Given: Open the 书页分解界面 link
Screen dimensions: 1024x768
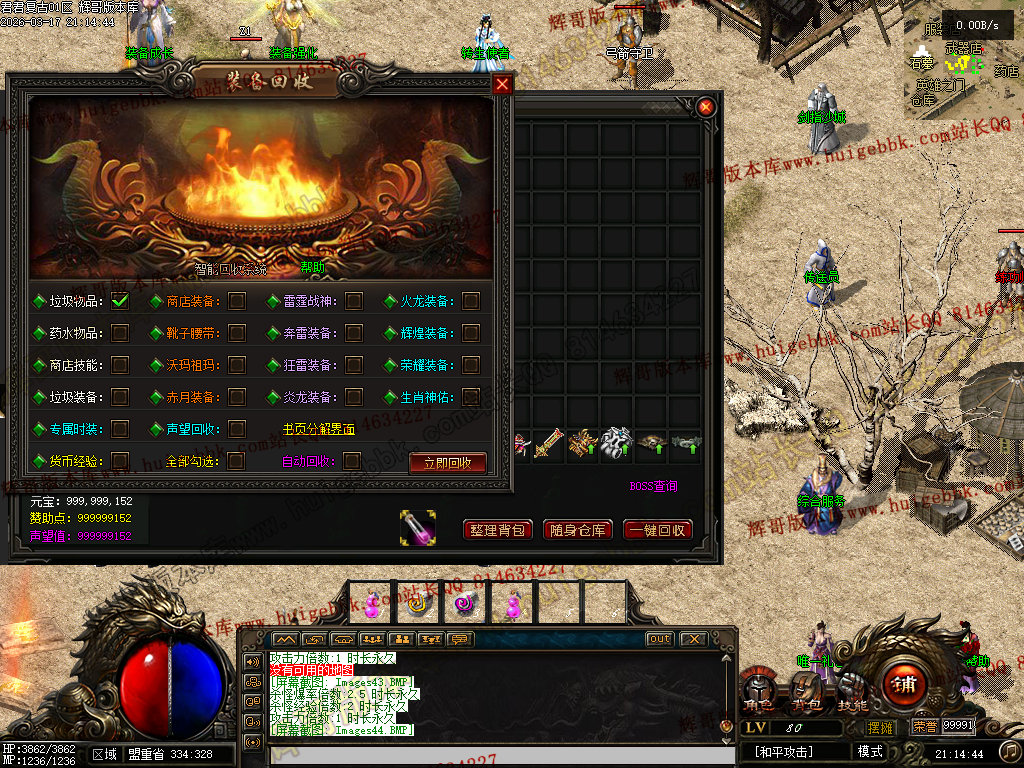Looking at the screenshot, I should (318, 429).
